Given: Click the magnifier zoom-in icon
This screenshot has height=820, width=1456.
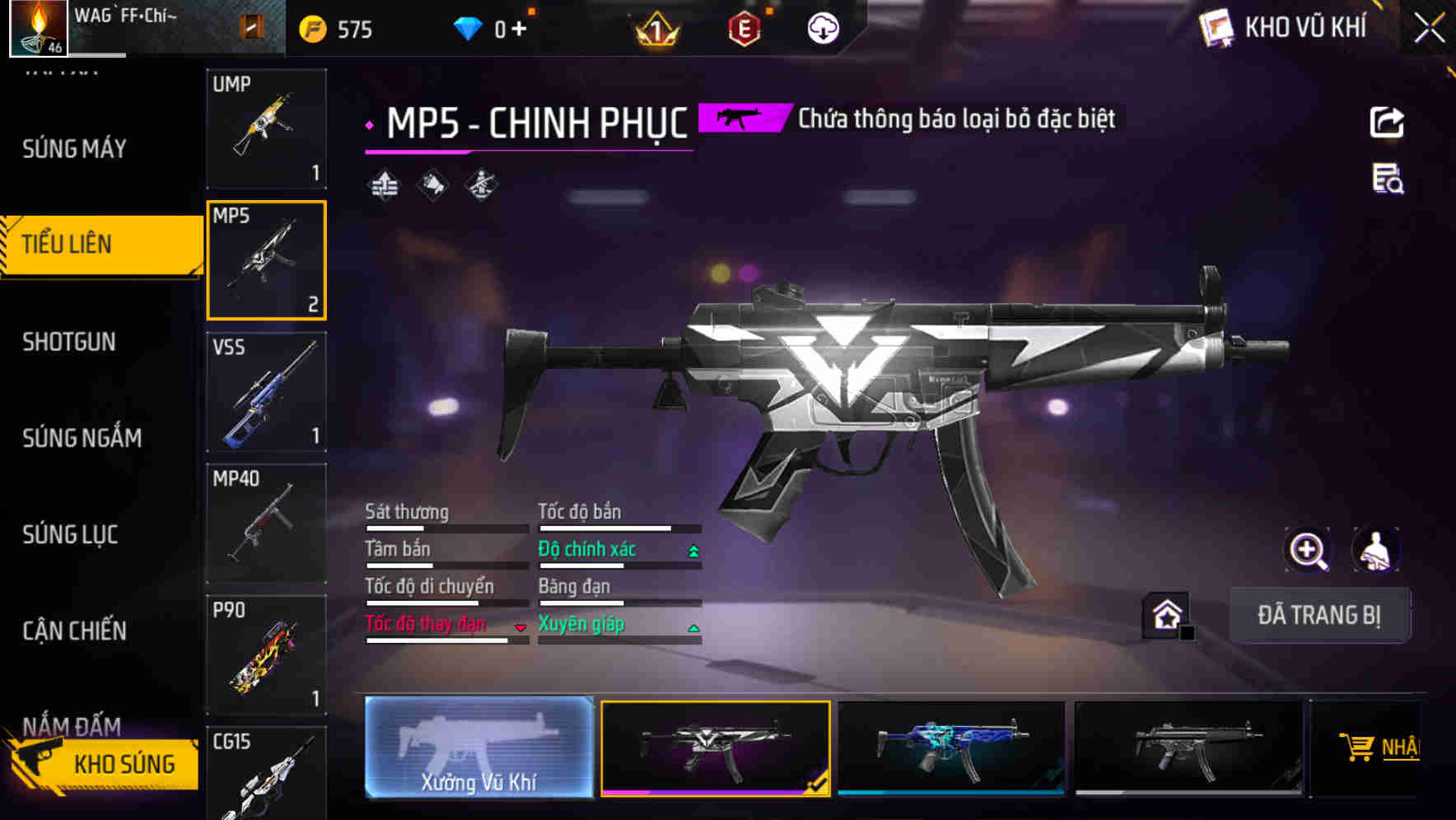Looking at the screenshot, I should pos(1308,550).
